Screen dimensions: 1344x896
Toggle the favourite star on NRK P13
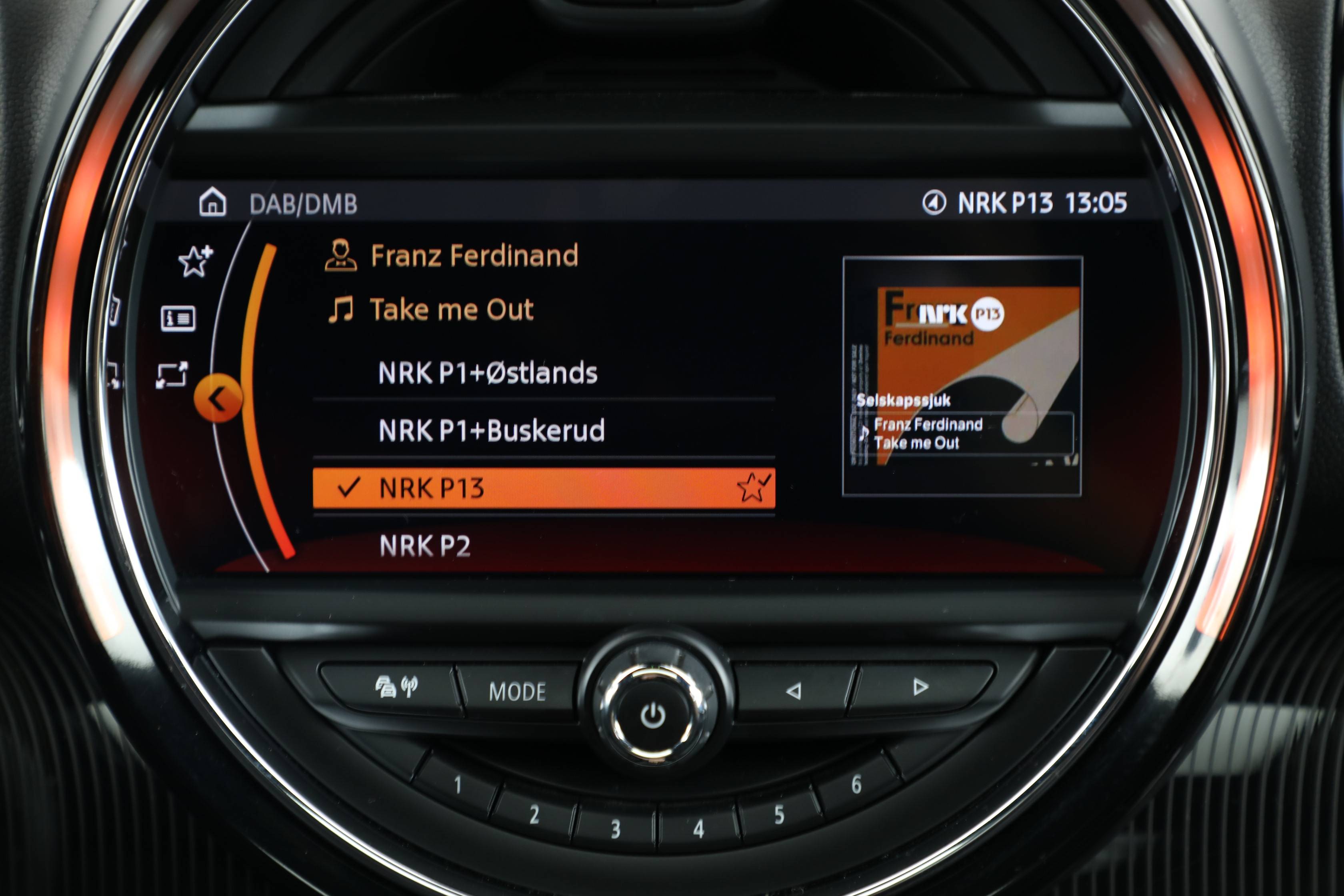click(x=753, y=488)
